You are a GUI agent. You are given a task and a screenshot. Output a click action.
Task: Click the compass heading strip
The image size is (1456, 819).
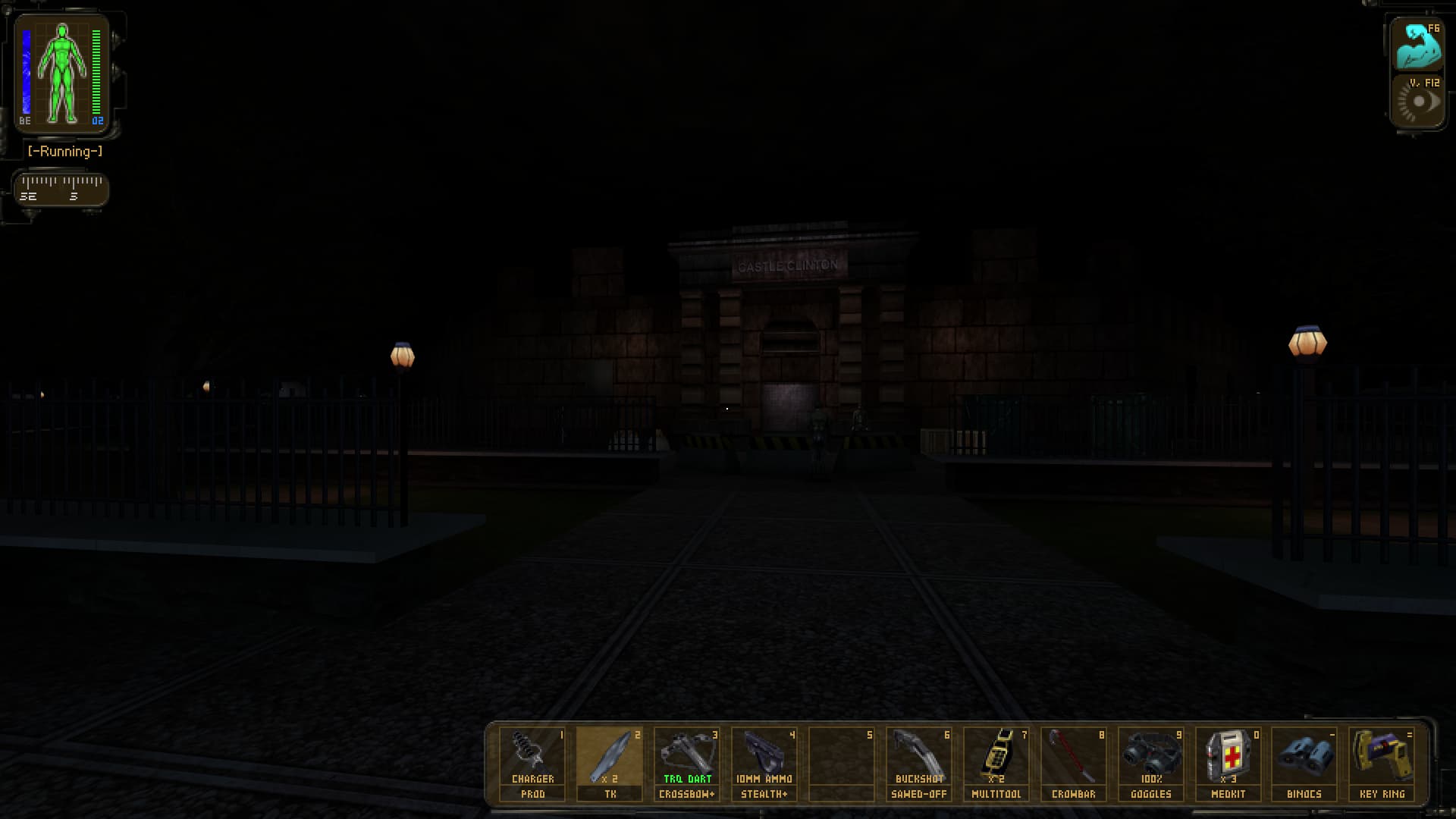pyautogui.click(x=61, y=188)
